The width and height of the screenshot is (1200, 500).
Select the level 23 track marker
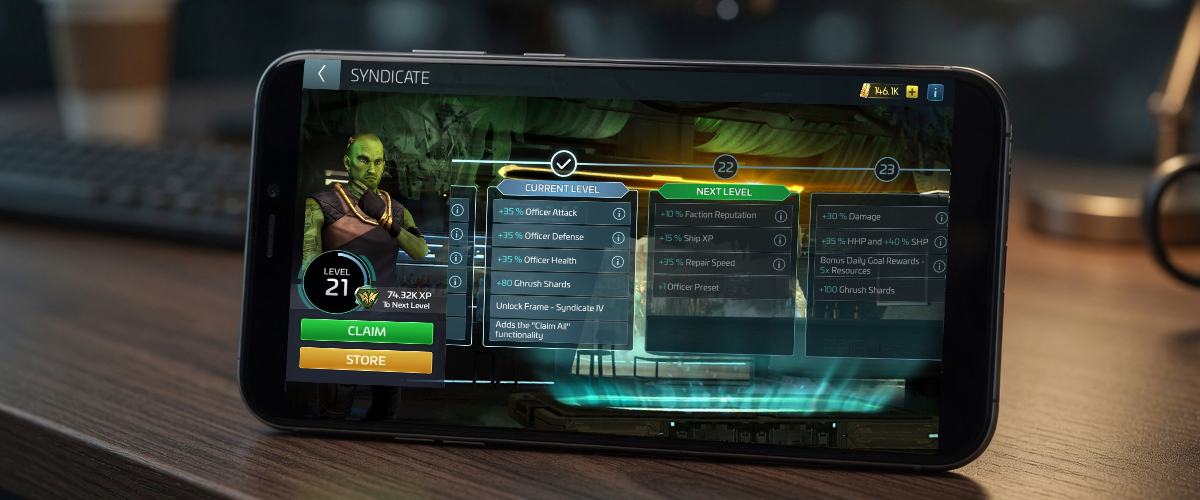pyautogui.click(x=886, y=170)
